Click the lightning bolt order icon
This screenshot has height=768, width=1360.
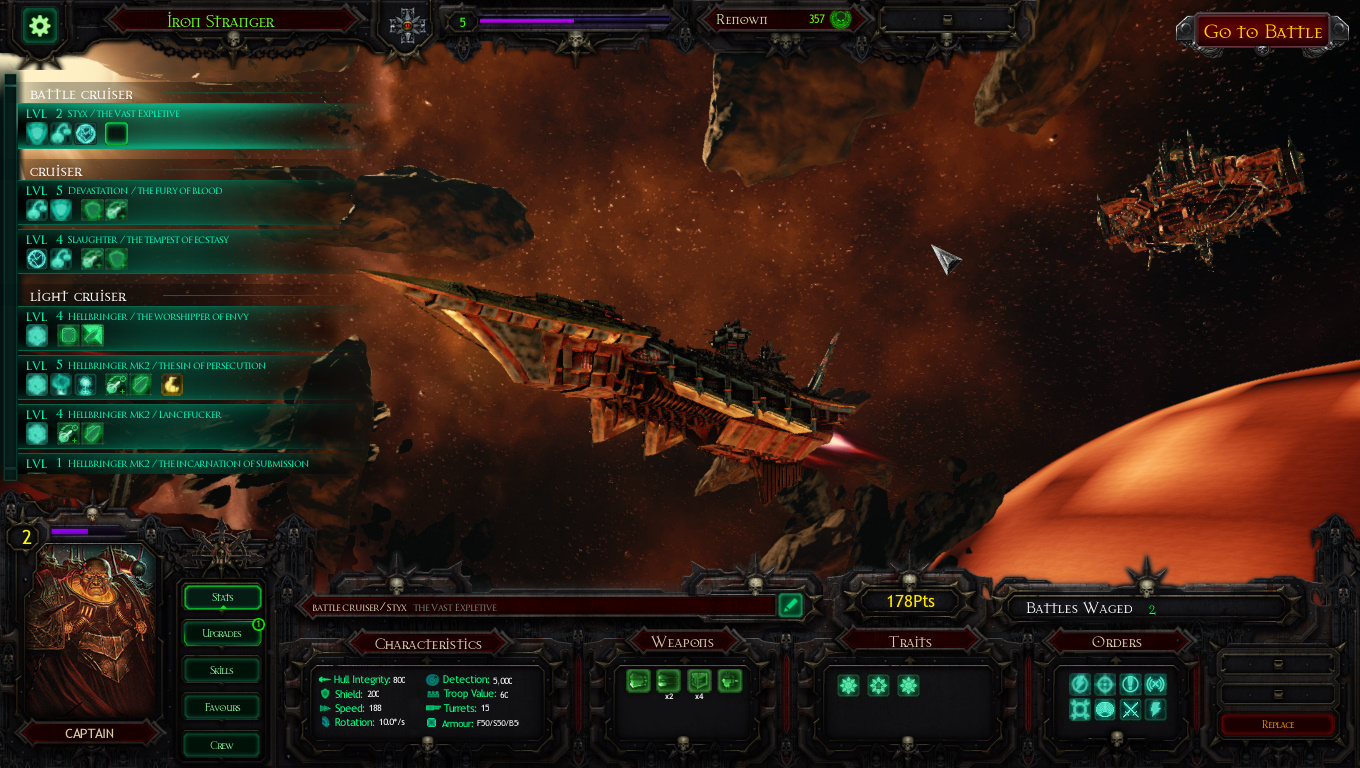pyautogui.click(x=1155, y=710)
